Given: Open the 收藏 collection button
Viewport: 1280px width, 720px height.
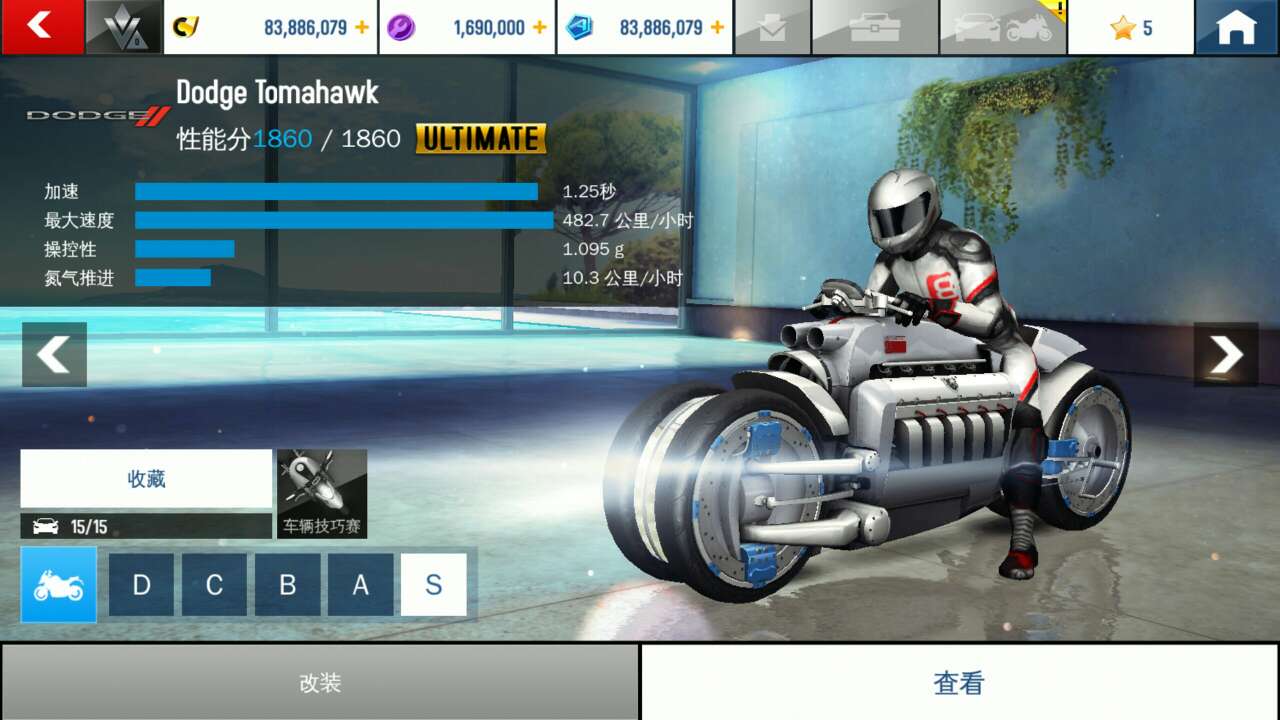Looking at the screenshot, I should pyautogui.click(x=146, y=478).
